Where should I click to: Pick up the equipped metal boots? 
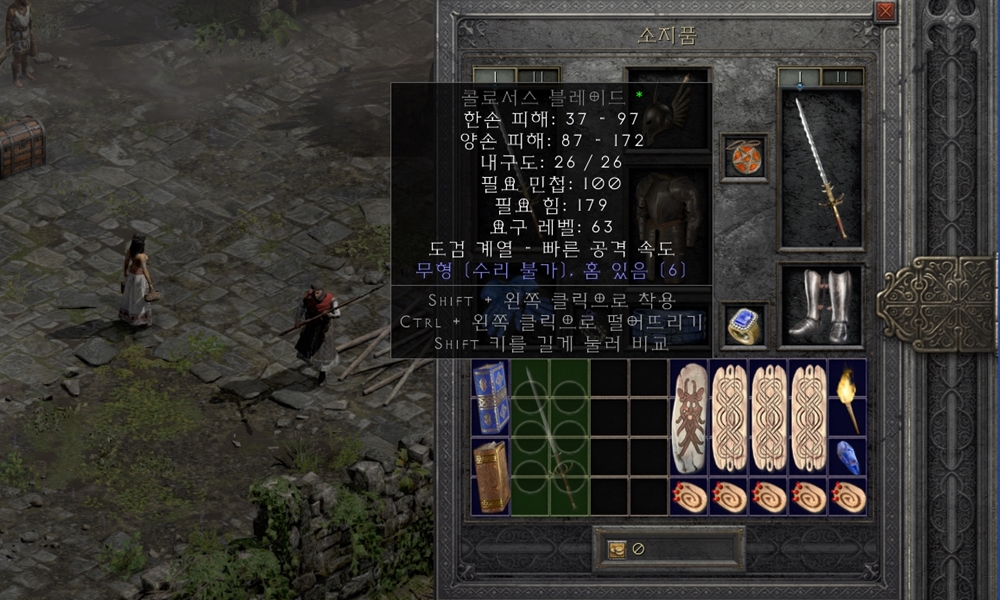click(820, 305)
